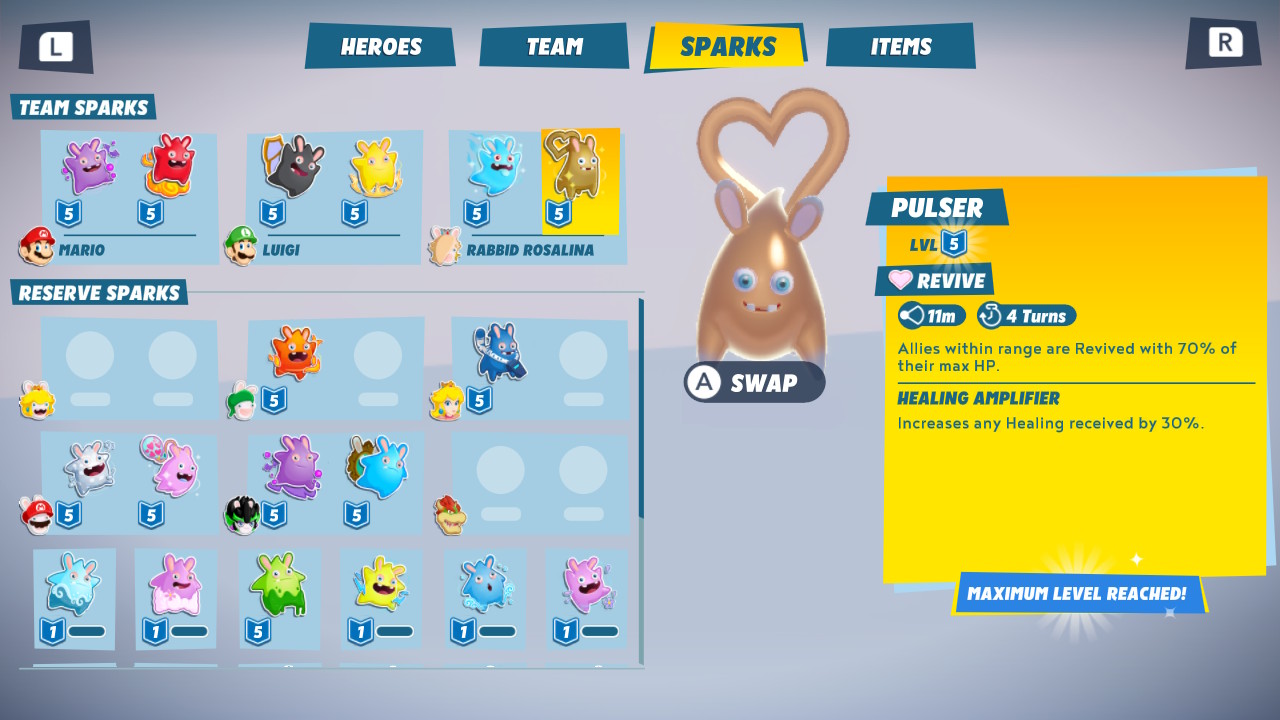1280x720 pixels.
Task: Click the R shoulder button indicator
Action: click(x=1222, y=44)
